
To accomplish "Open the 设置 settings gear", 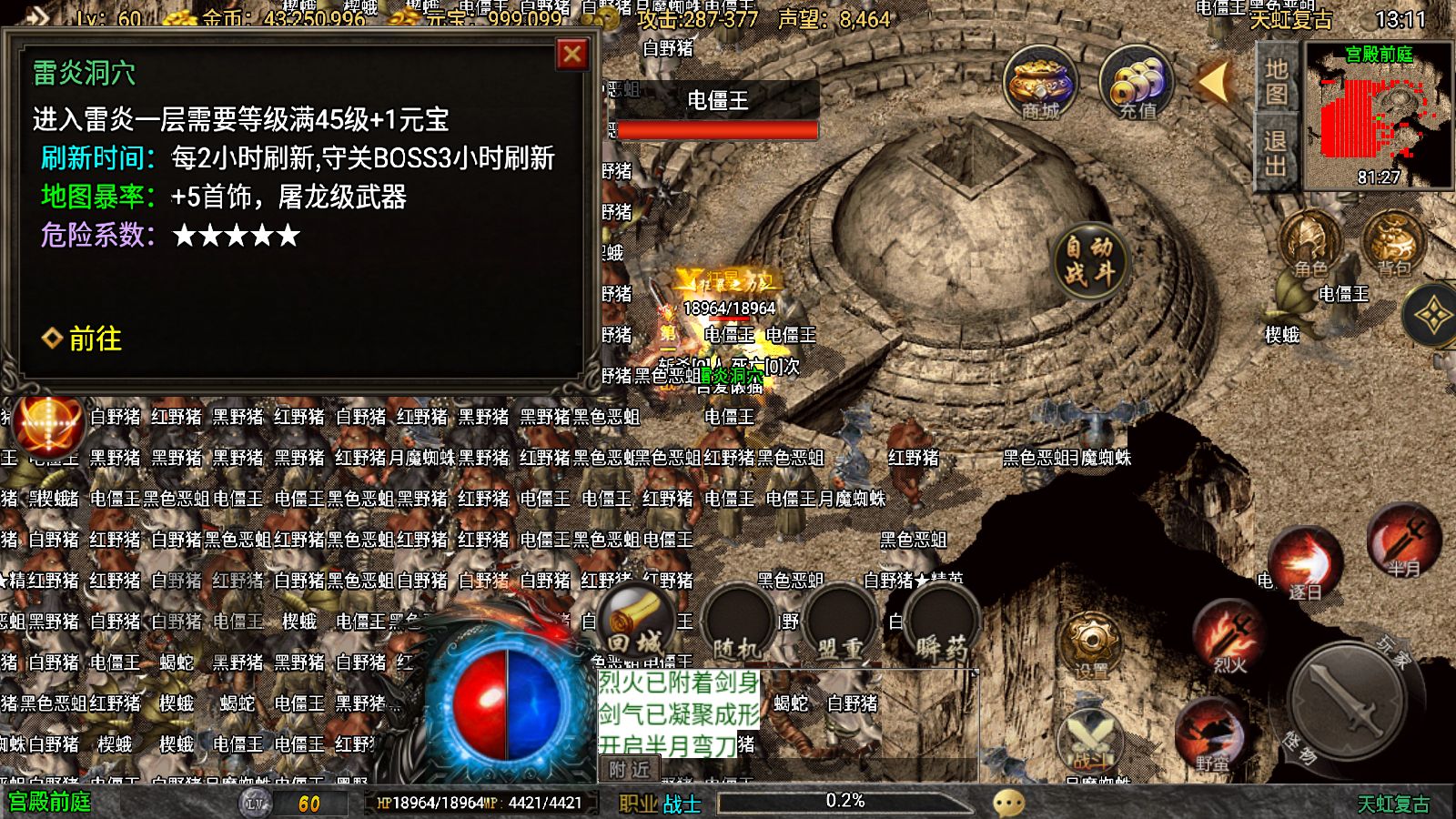I will click(1091, 644).
